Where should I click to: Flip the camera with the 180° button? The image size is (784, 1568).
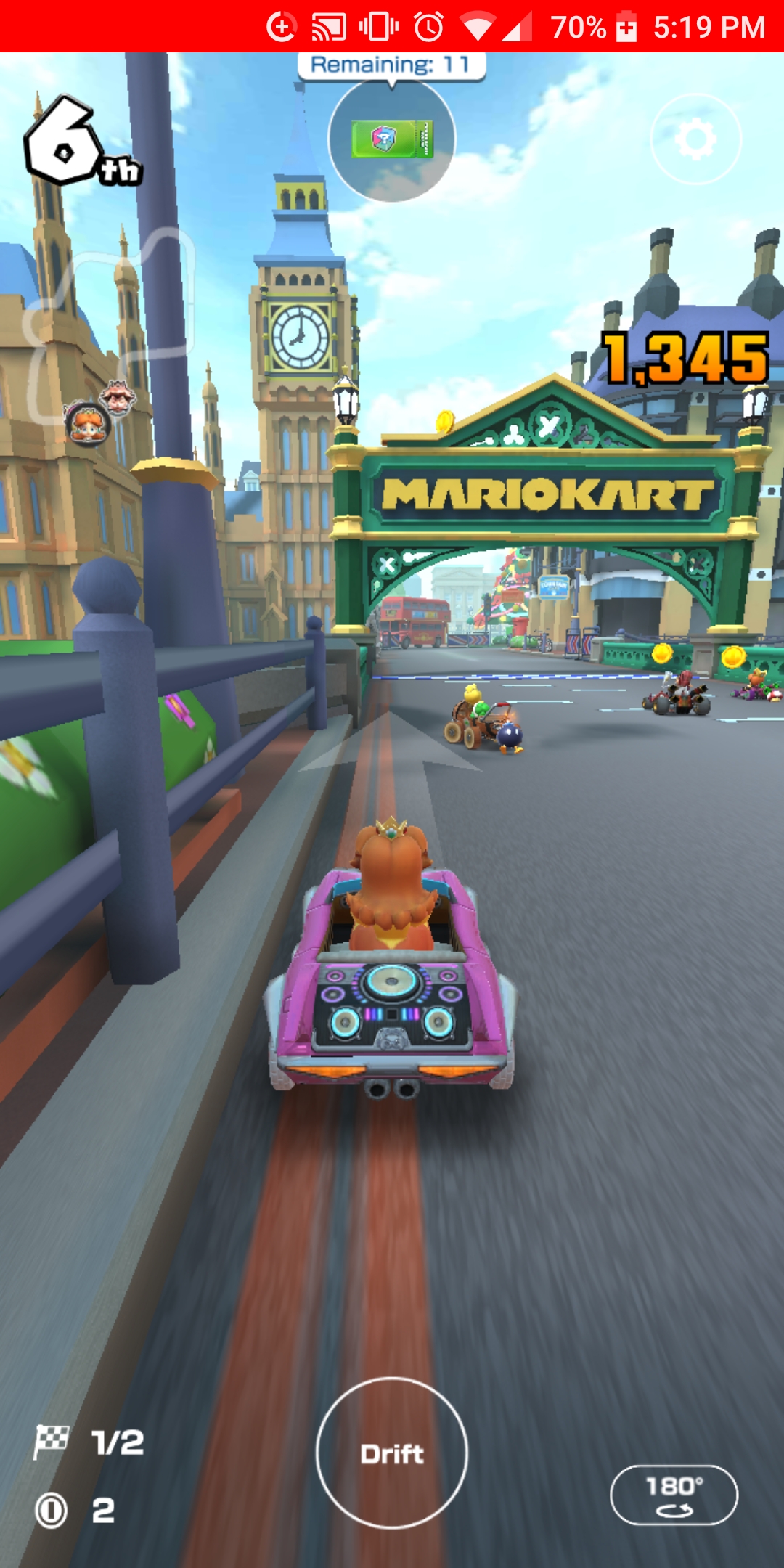[x=674, y=1495]
